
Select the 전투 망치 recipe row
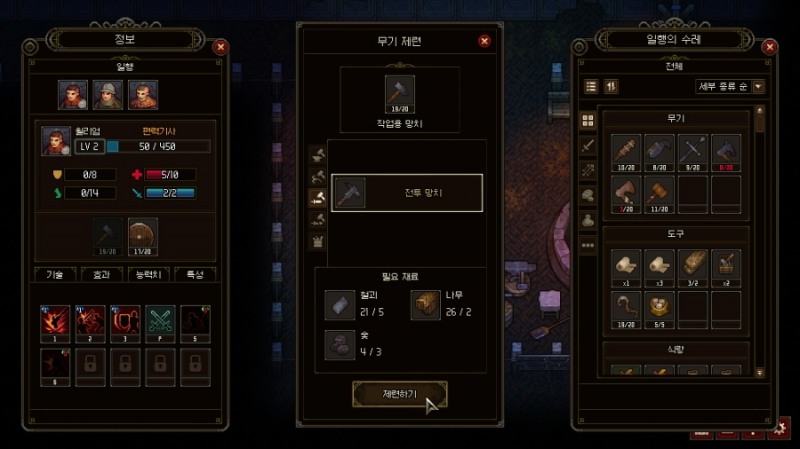point(406,193)
